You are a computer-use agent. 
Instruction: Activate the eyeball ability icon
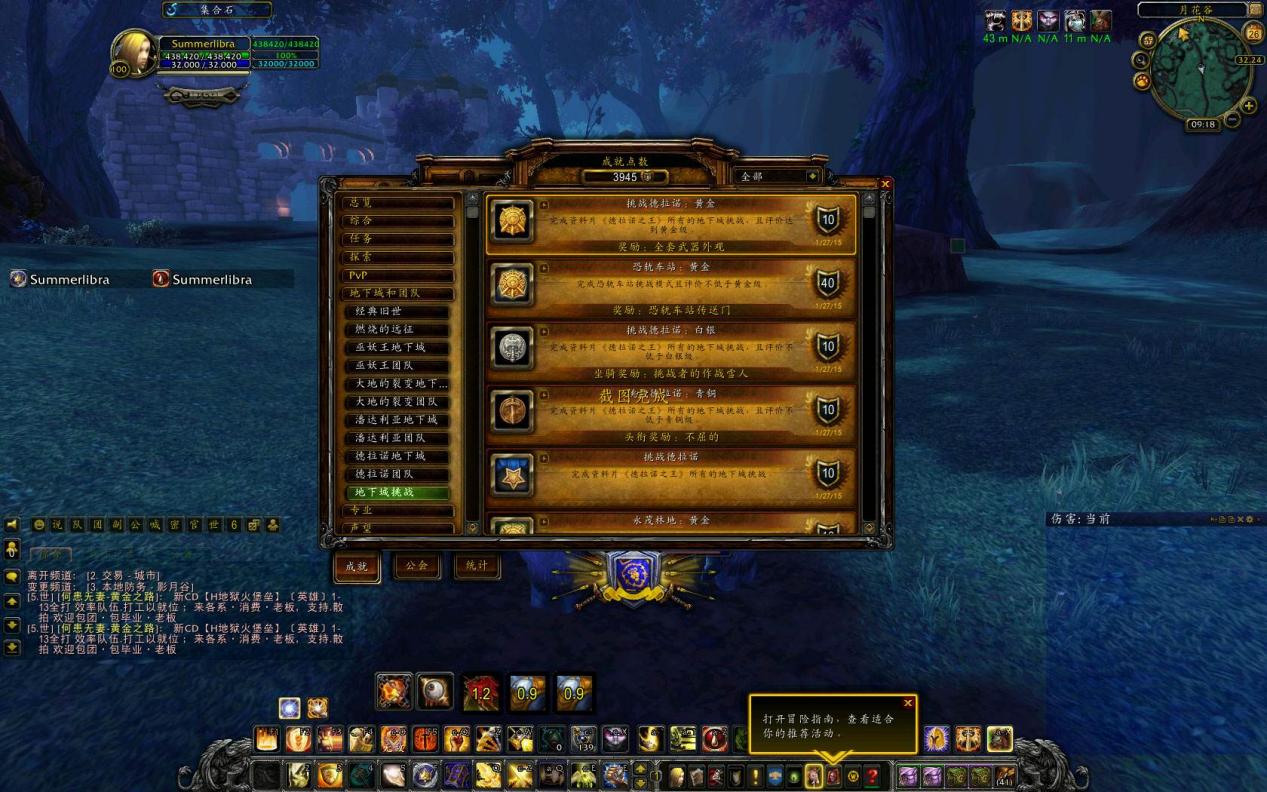433,692
